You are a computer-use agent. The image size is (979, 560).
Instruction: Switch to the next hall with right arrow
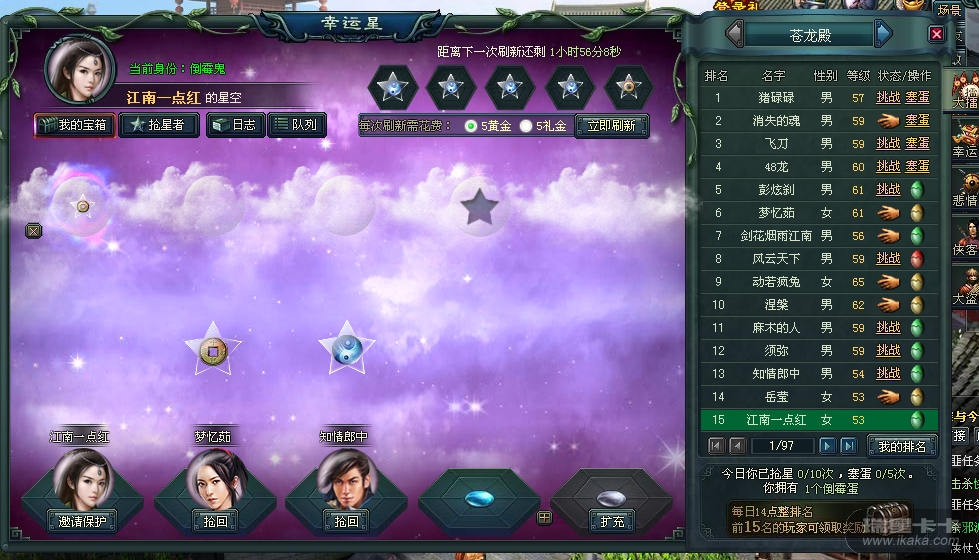point(883,35)
